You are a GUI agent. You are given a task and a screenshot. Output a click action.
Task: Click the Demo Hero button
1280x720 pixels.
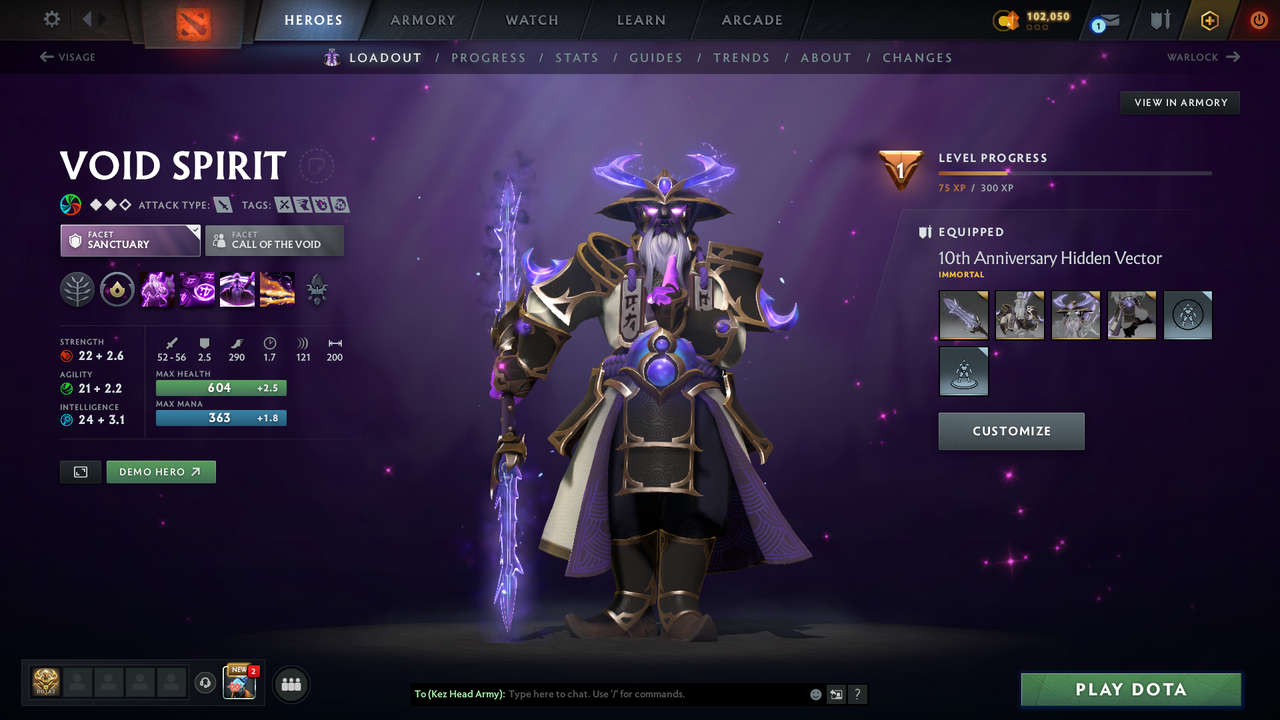pos(160,471)
